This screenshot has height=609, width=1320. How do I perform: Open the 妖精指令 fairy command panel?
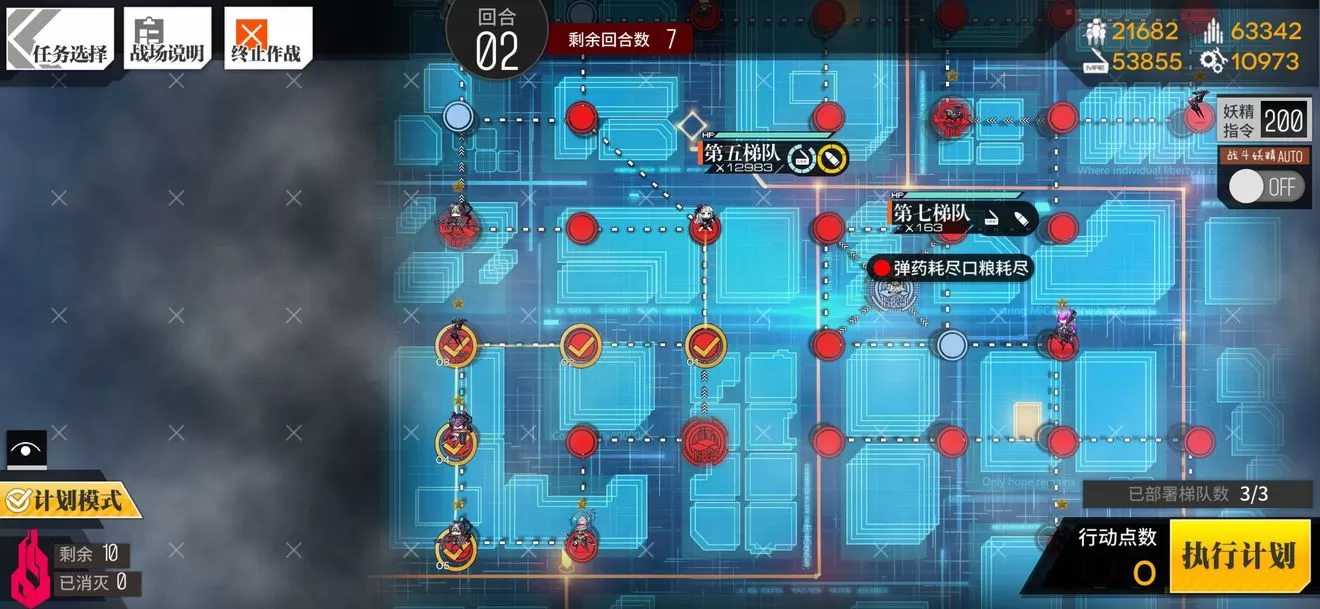point(1263,121)
